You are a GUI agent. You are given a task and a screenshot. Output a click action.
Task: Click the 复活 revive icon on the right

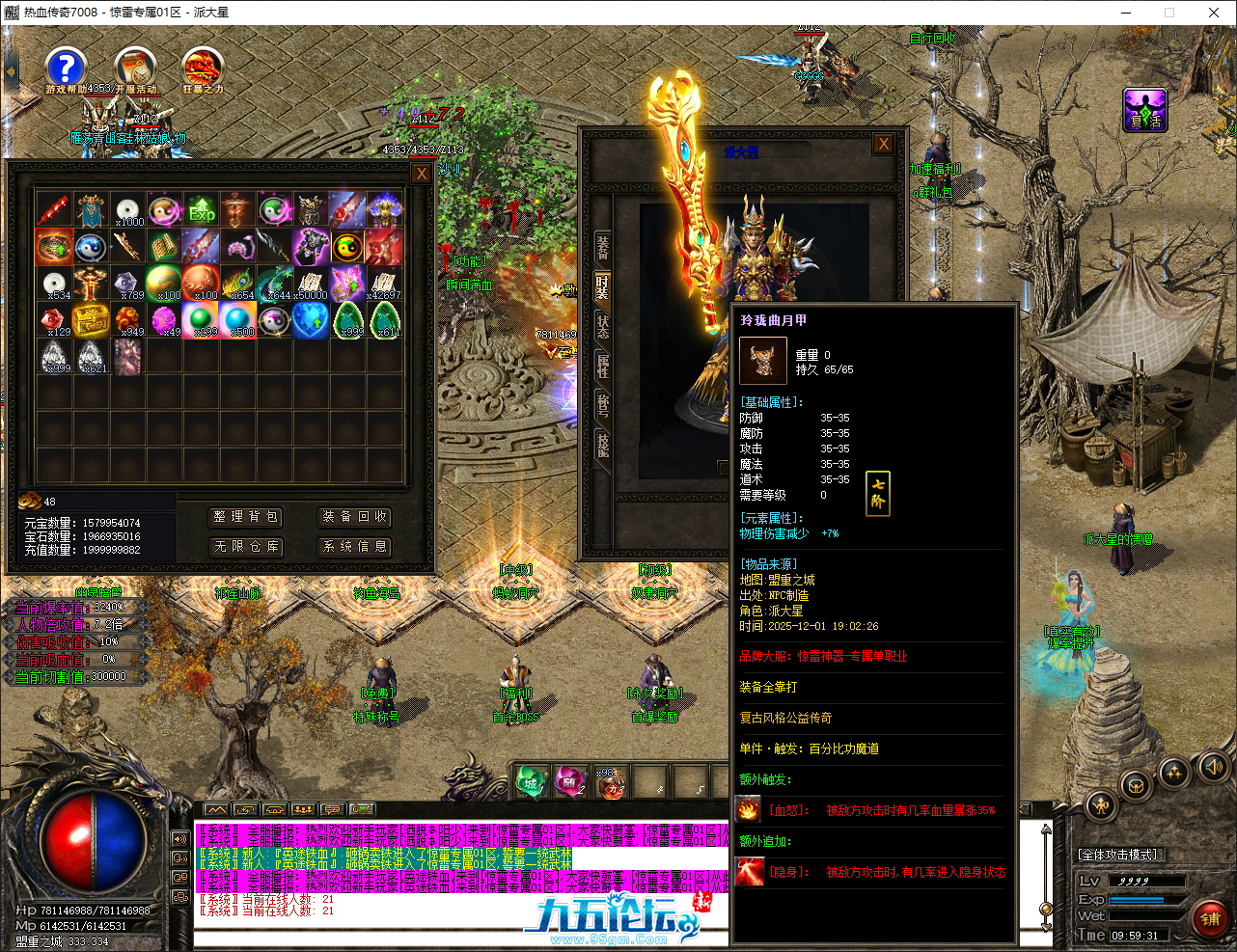coord(1144,110)
